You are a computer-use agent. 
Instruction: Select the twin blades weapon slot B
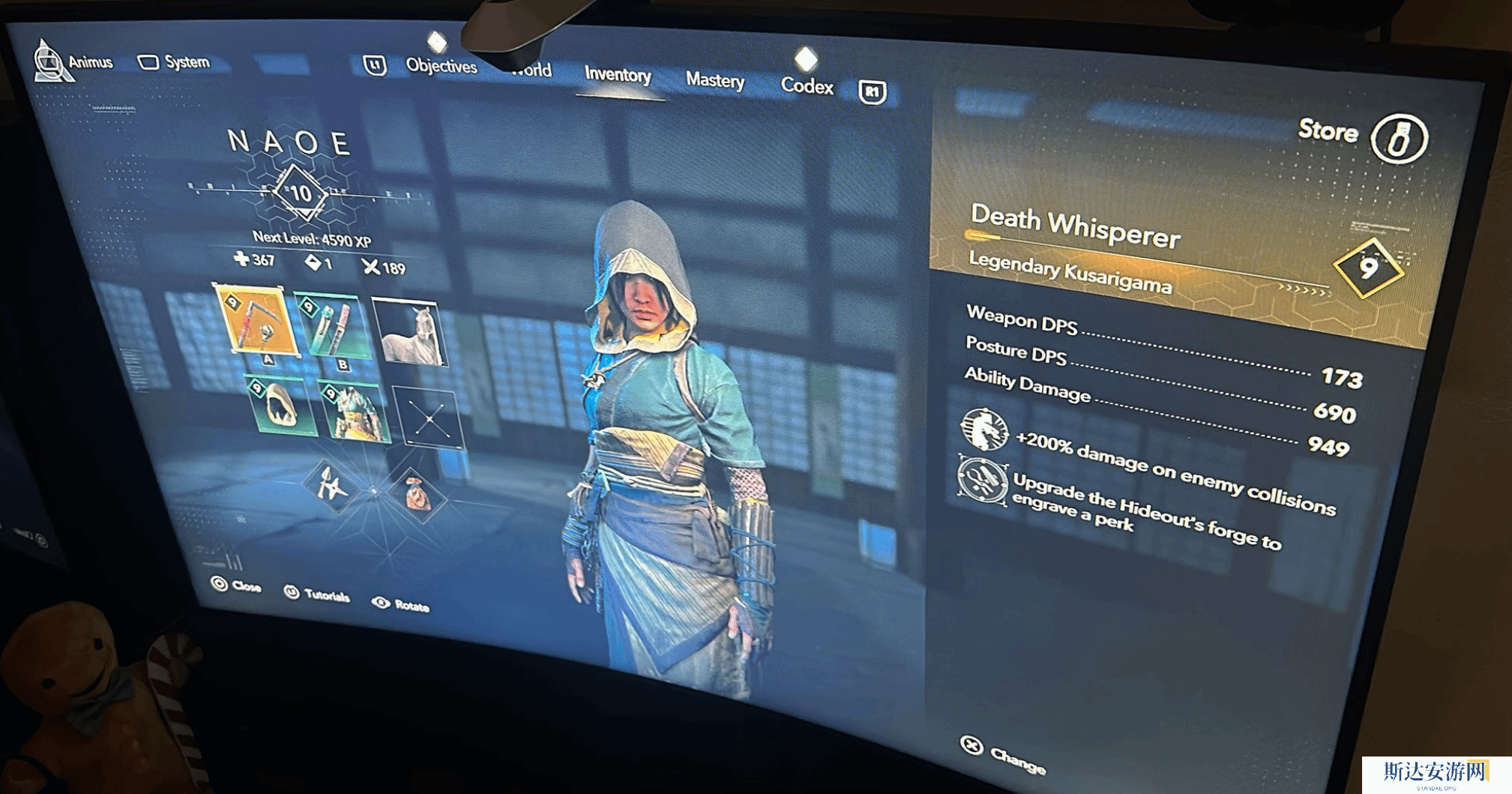pos(333,328)
